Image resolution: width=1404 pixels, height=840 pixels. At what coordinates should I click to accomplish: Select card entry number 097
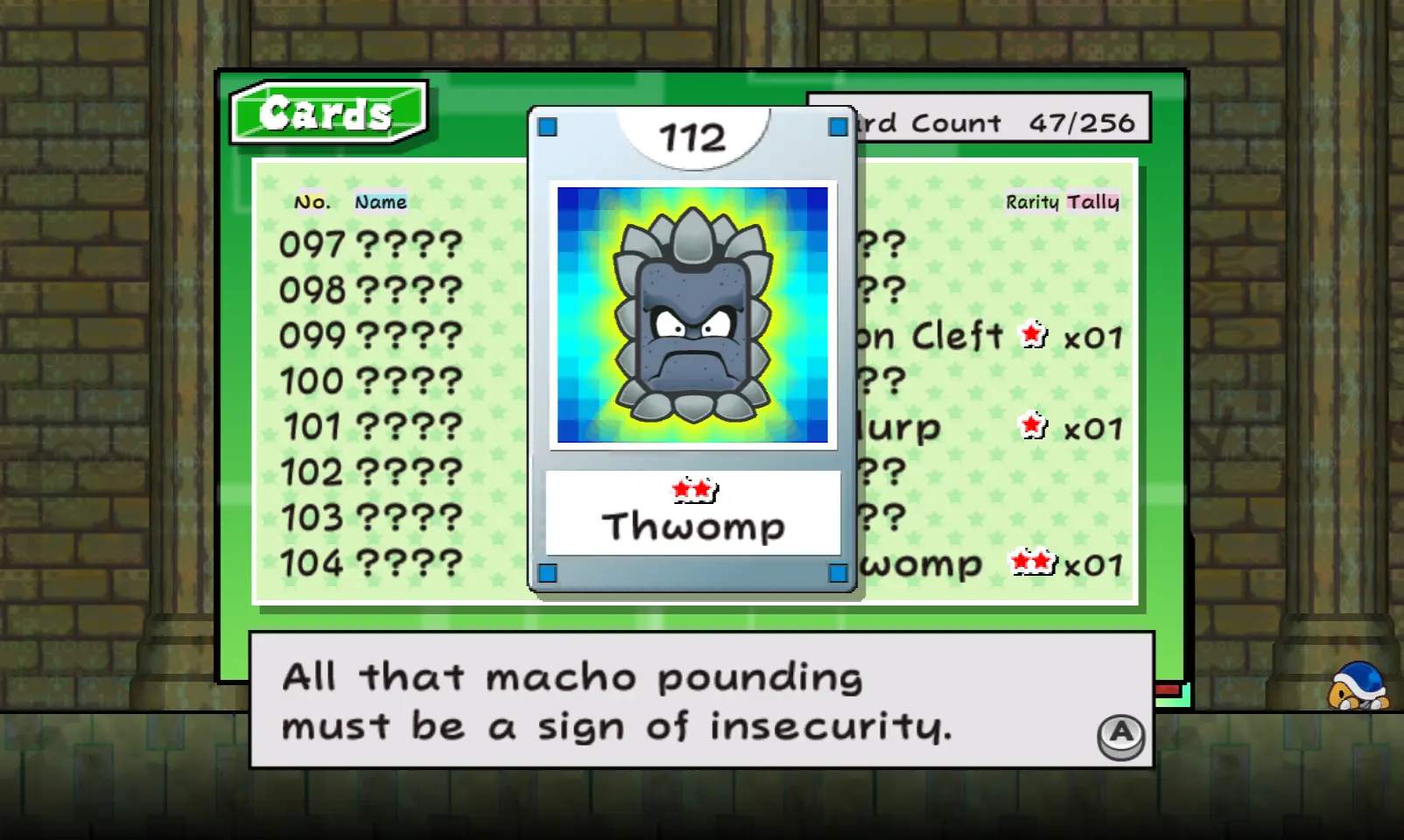point(370,244)
